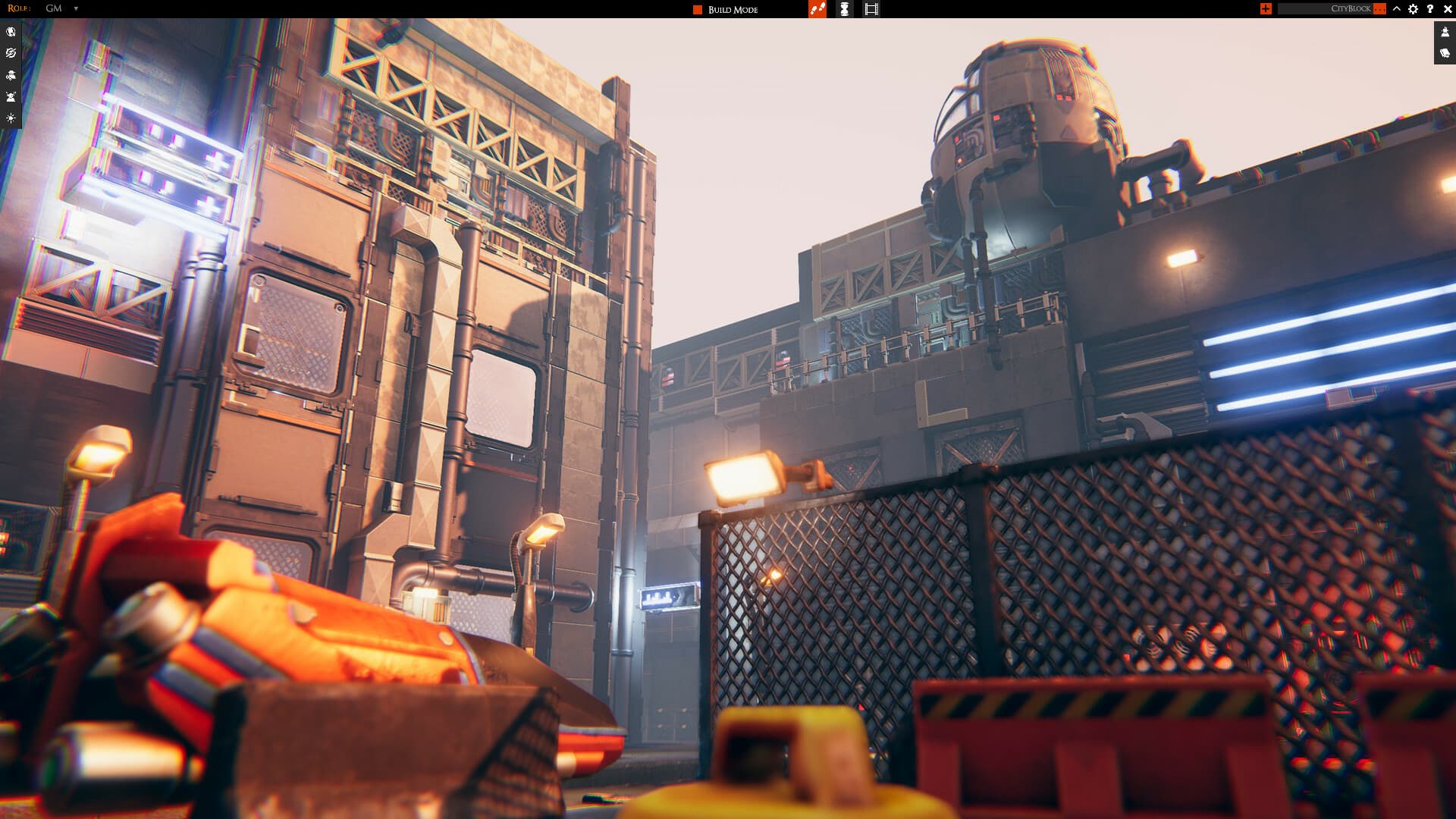
Task: Select the GM minis tool in the sidebar
Action: click(11, 75)
